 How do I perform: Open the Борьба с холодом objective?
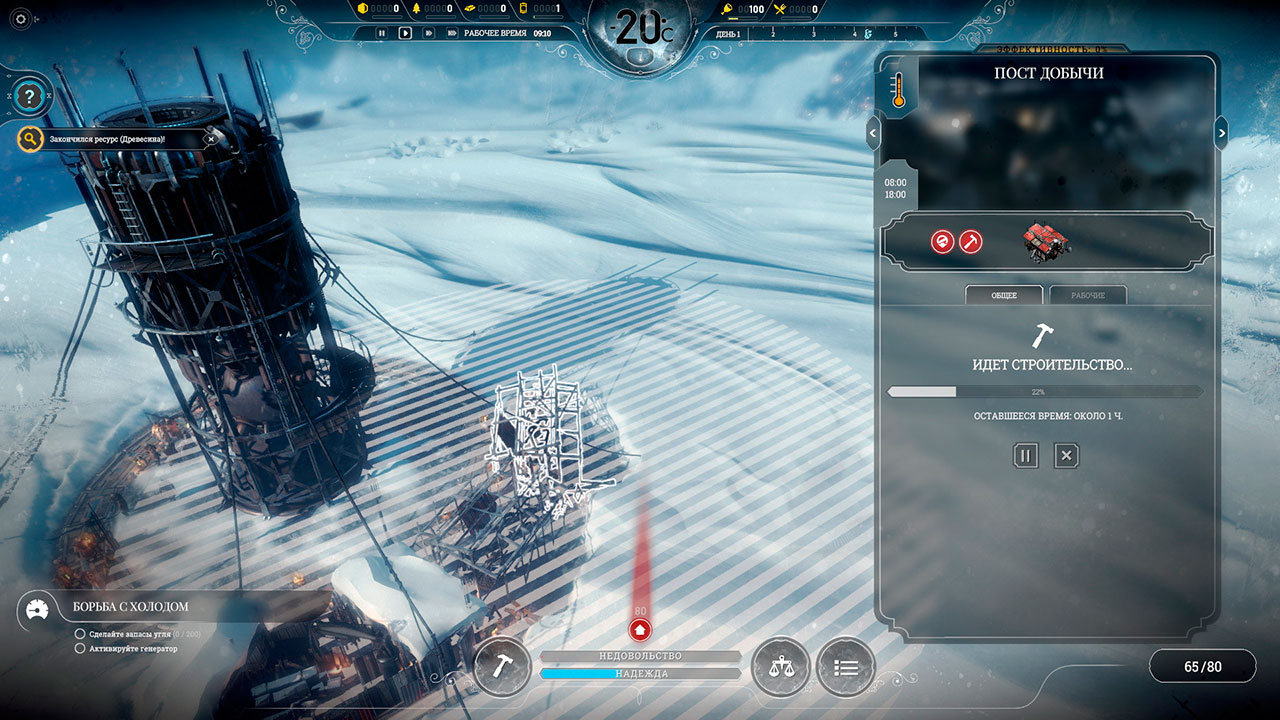point(130,606)
